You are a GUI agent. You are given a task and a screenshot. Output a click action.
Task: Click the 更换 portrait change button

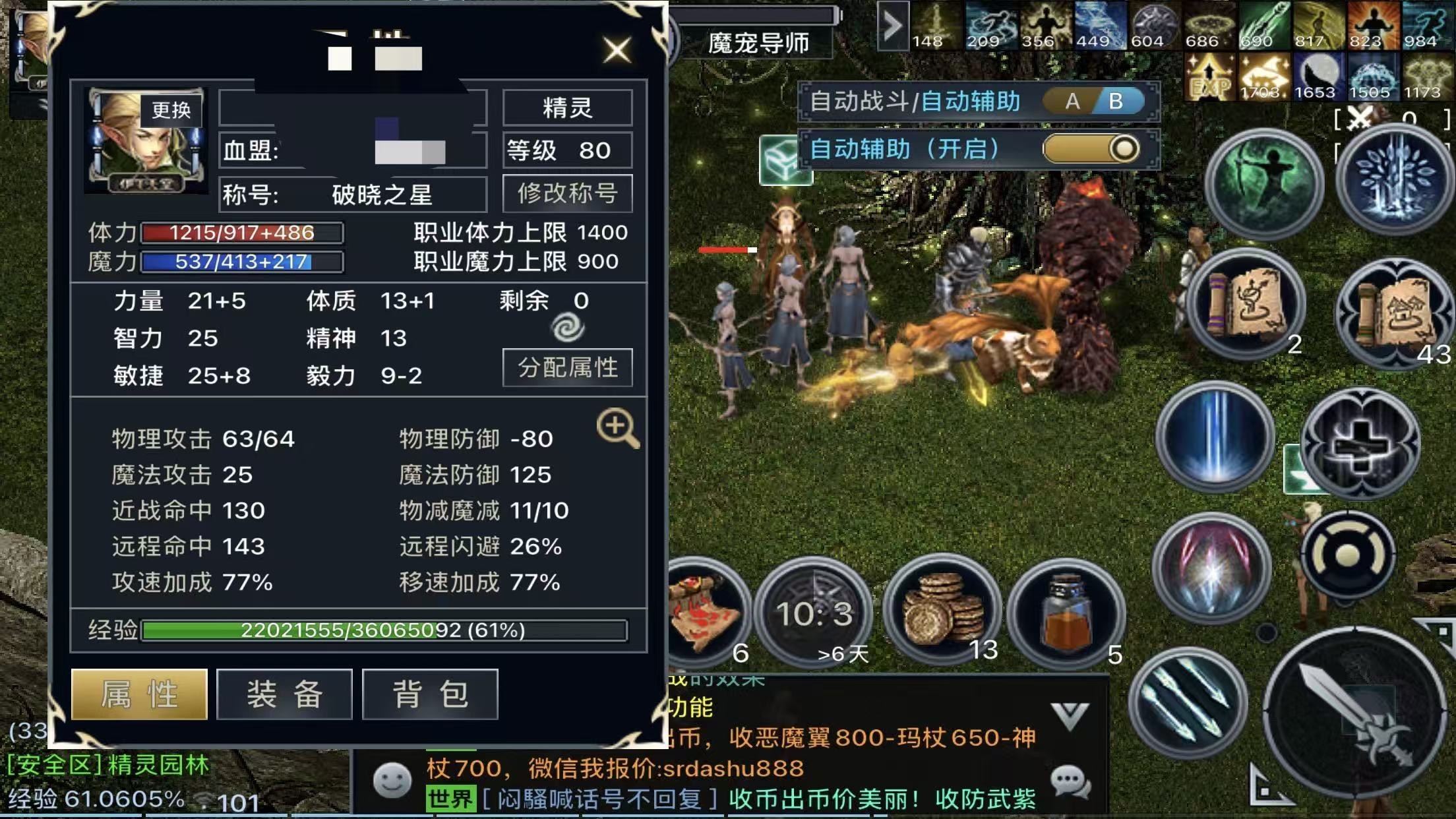click(x=171, y=110)
